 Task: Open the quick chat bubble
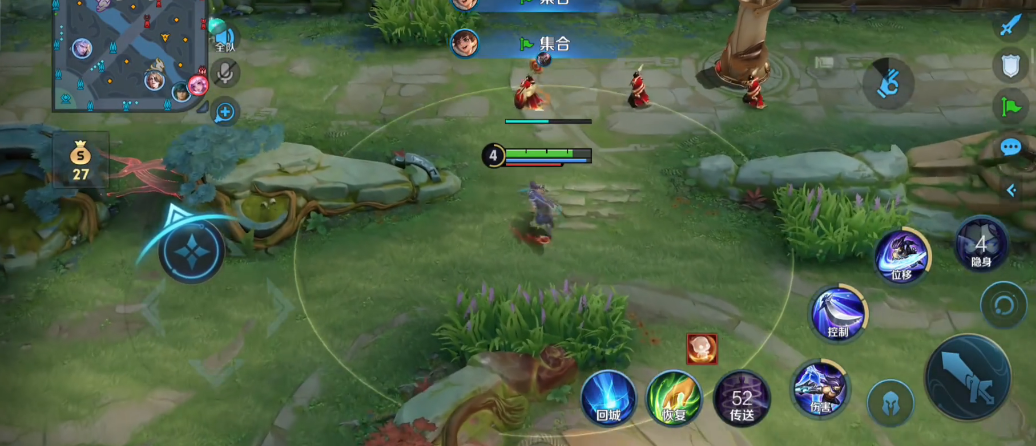[1010, 147]
